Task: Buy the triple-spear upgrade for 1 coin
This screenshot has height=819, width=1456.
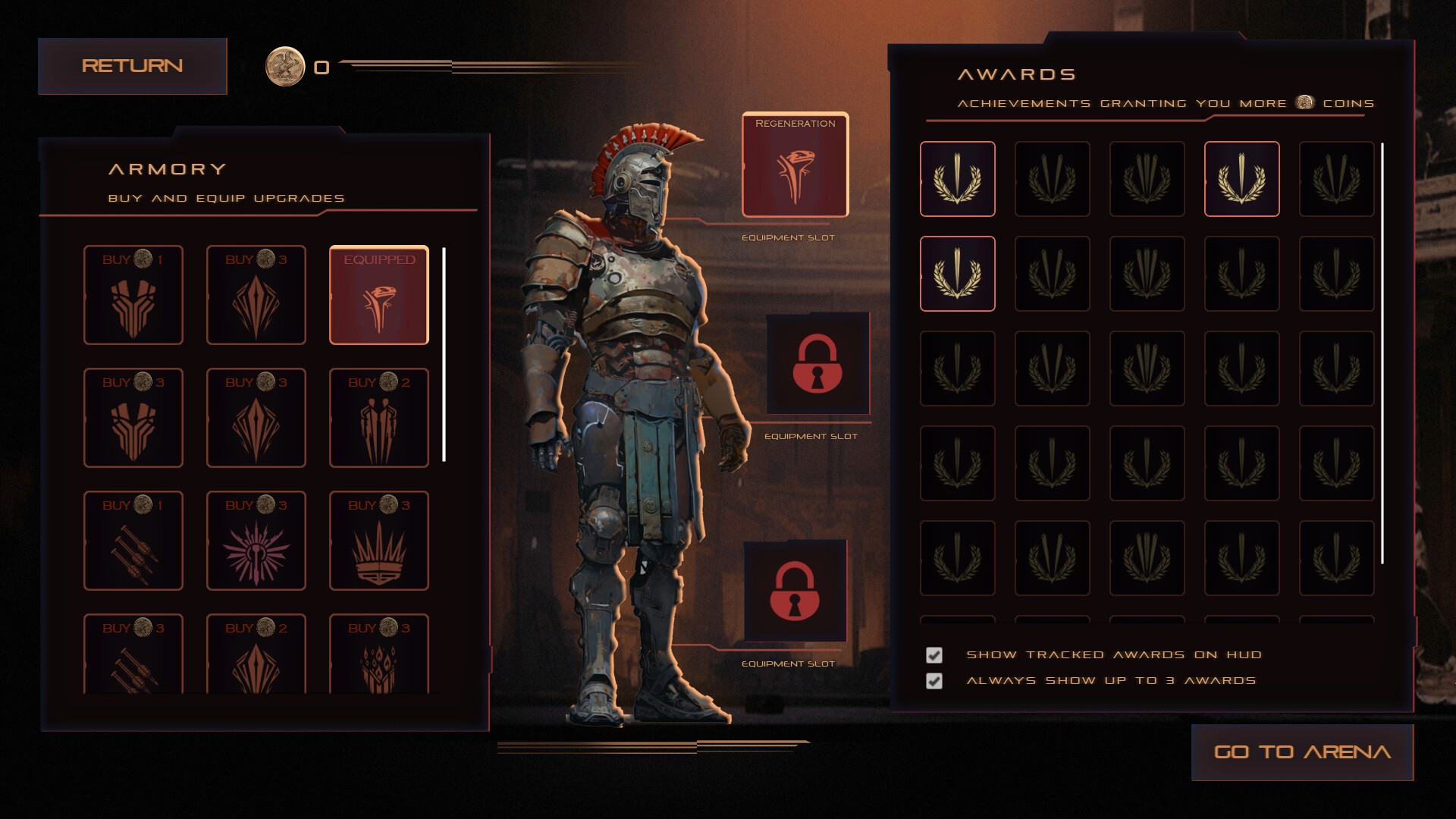Action: coord(133,540)
